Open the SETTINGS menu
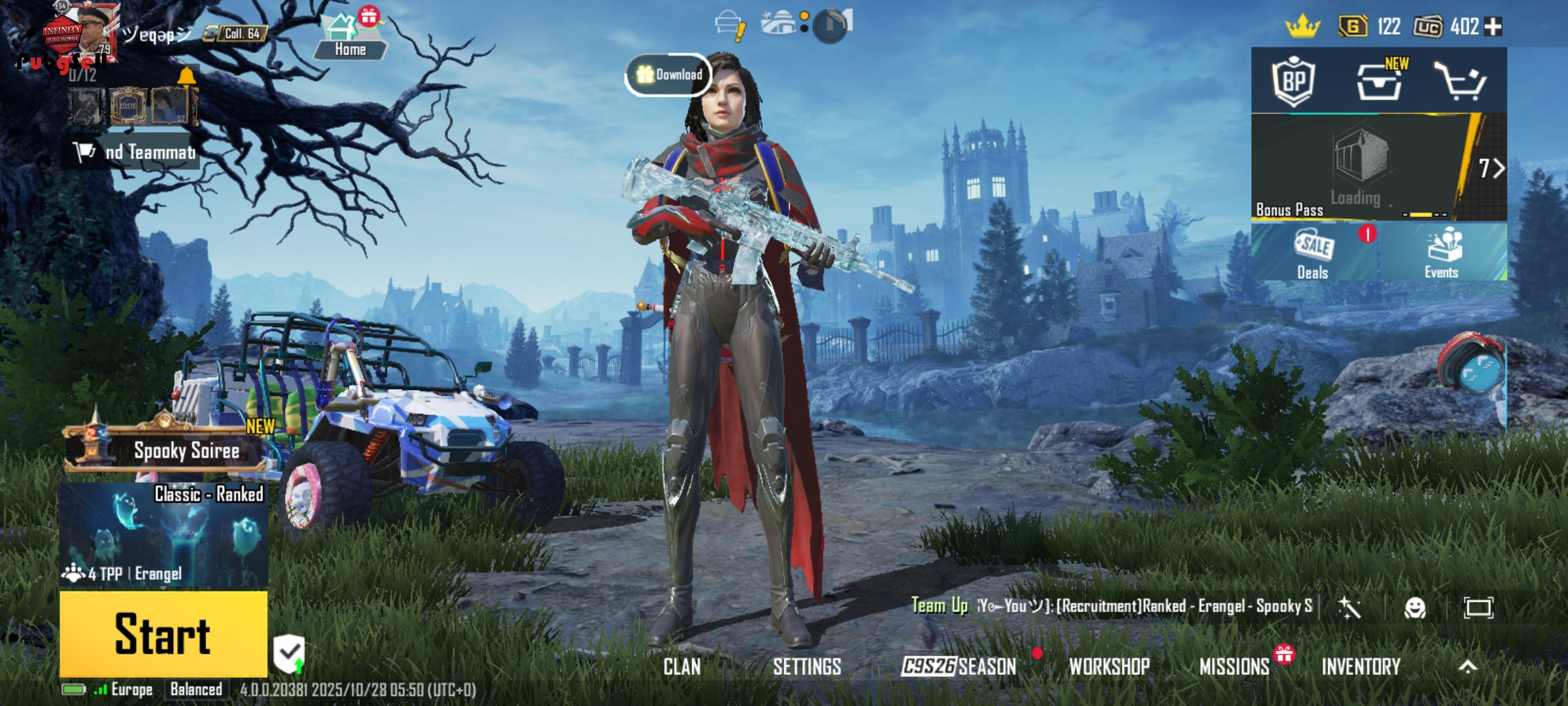Viewport: 1568px width, 706px height. [807, 667]
